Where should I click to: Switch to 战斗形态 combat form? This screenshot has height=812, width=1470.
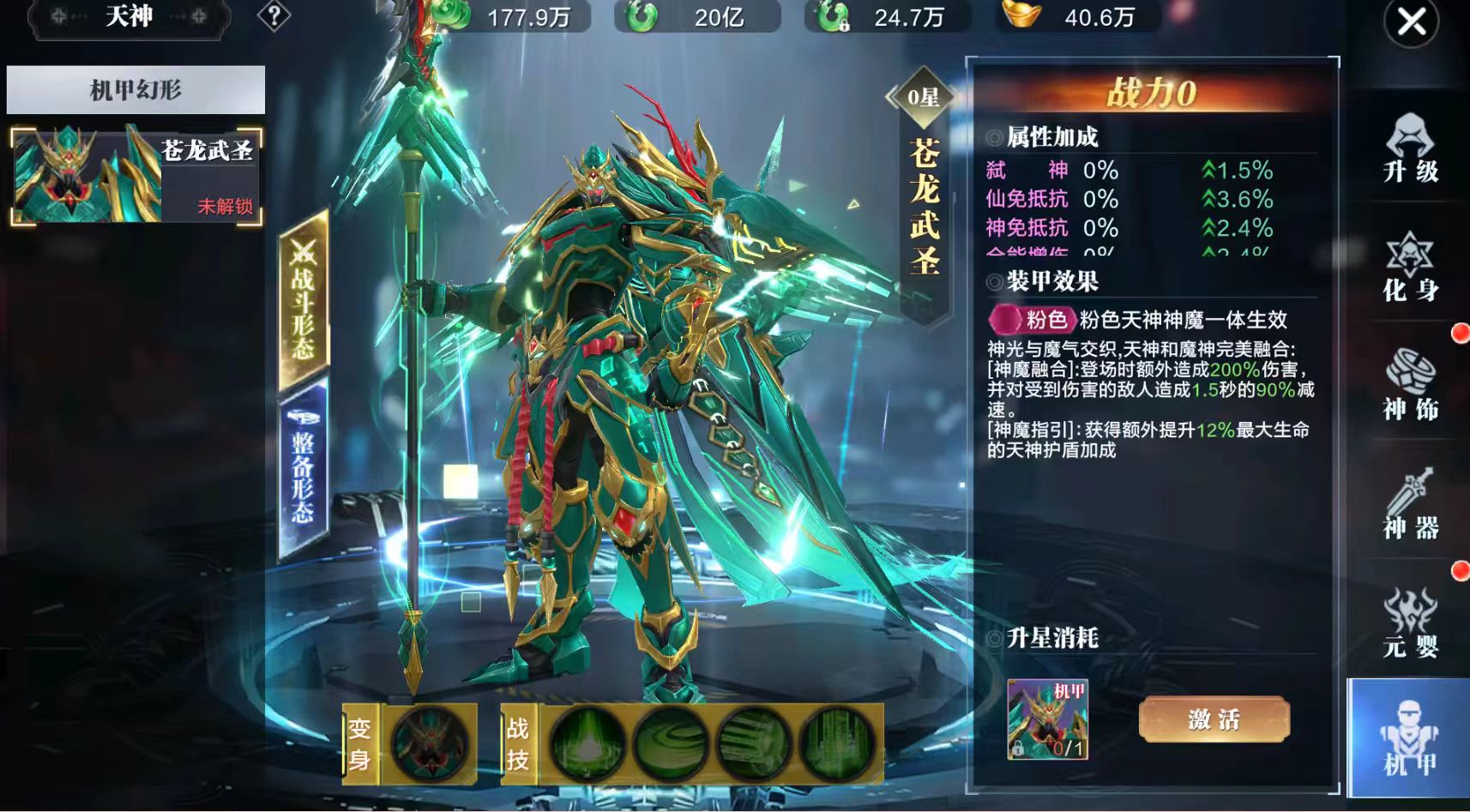pyautogui.click(x=304, y=300)
